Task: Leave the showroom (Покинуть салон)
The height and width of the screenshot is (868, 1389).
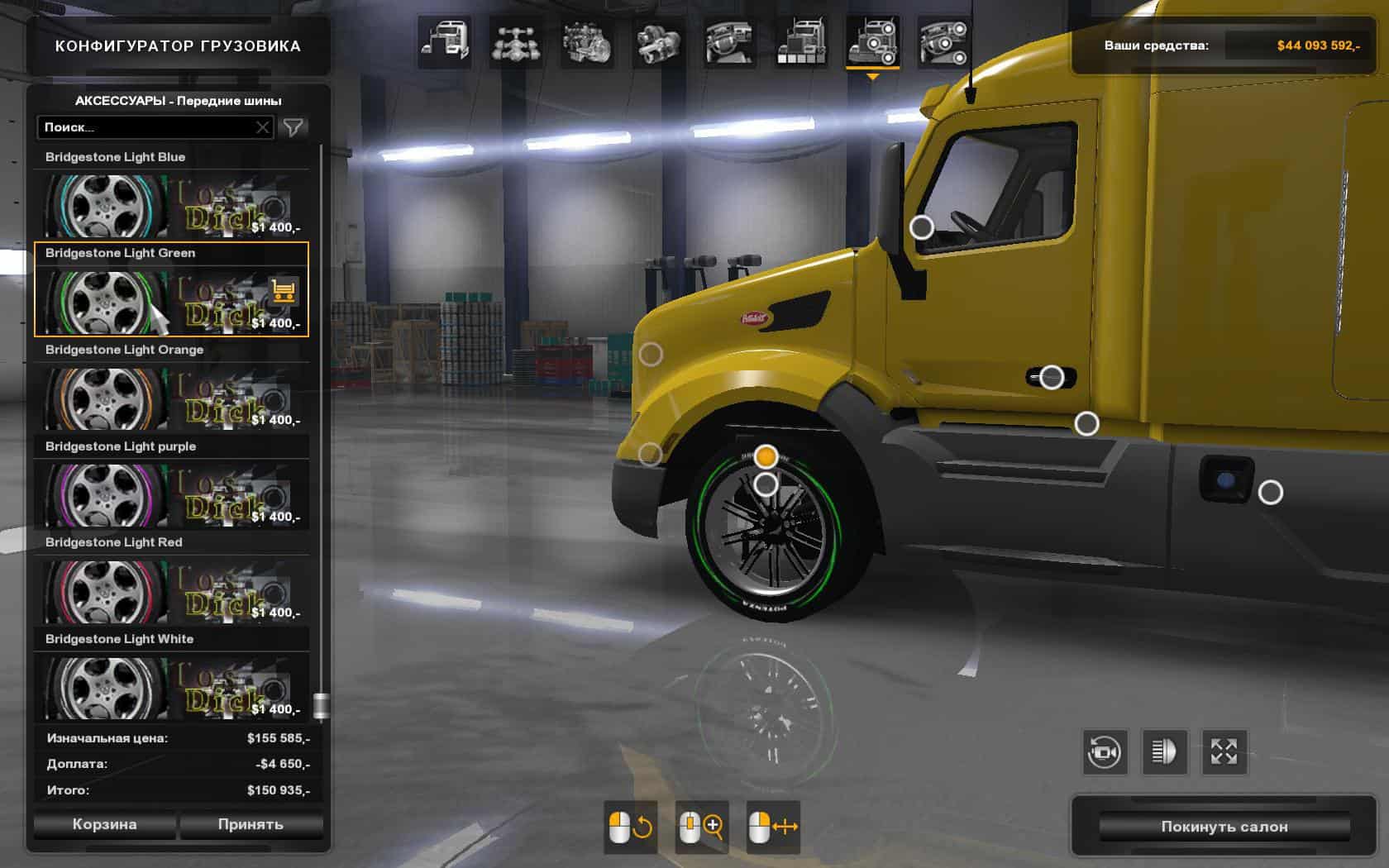Action: pyautogui.click(x=1224, y=827)
